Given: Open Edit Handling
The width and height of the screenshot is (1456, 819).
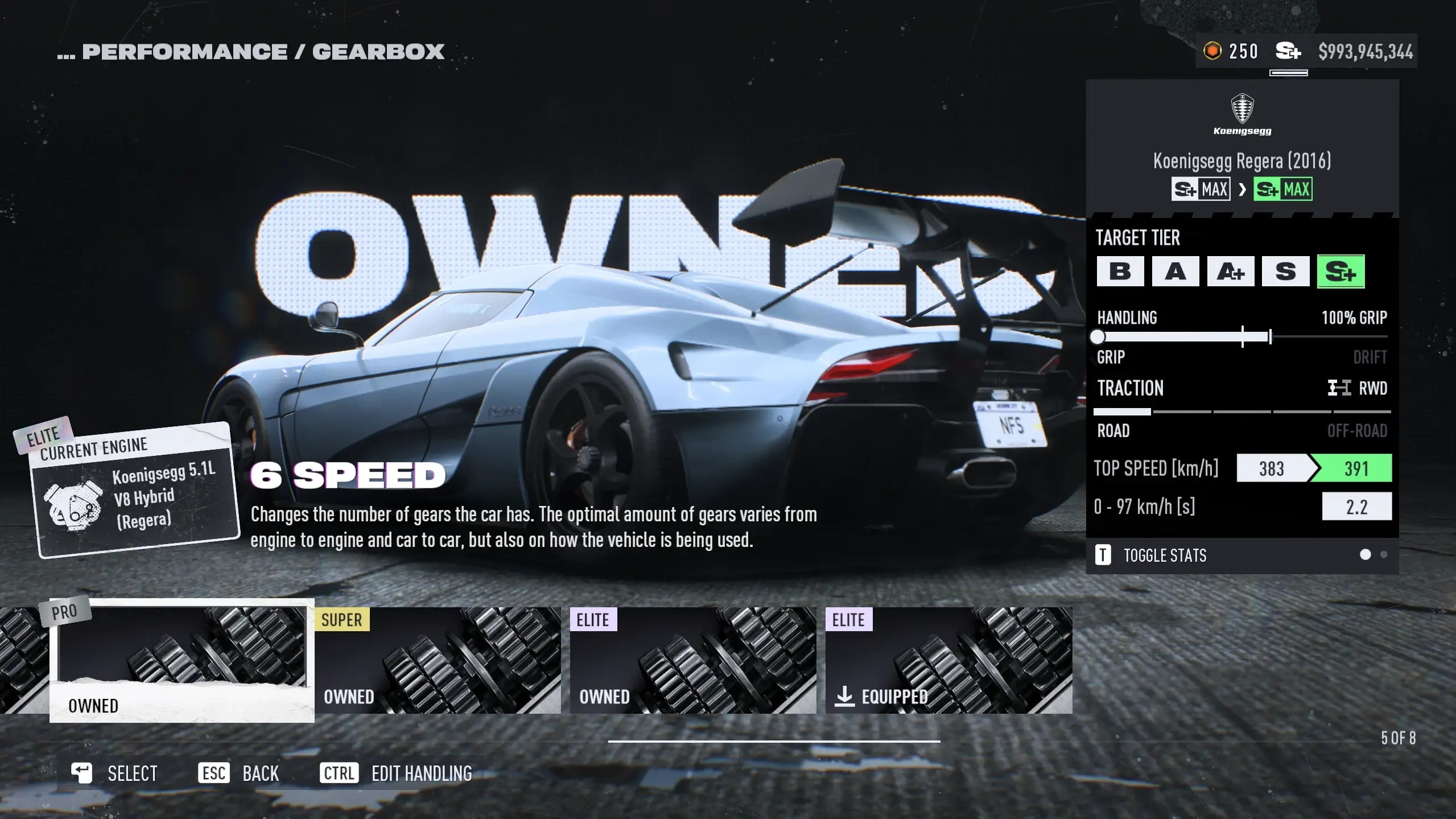Looking at the screenshot, I should tap(397, 773).
